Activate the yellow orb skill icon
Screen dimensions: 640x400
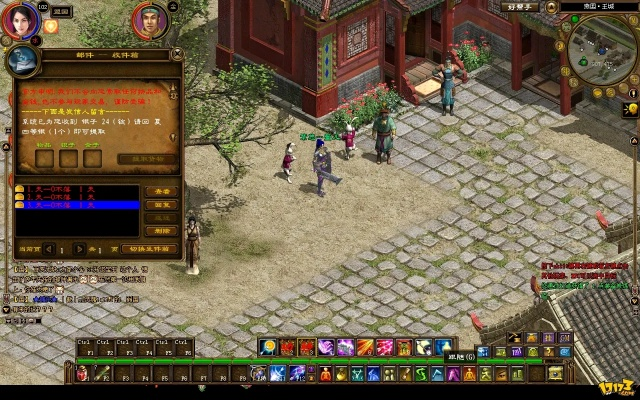click(x=267, y=347)
